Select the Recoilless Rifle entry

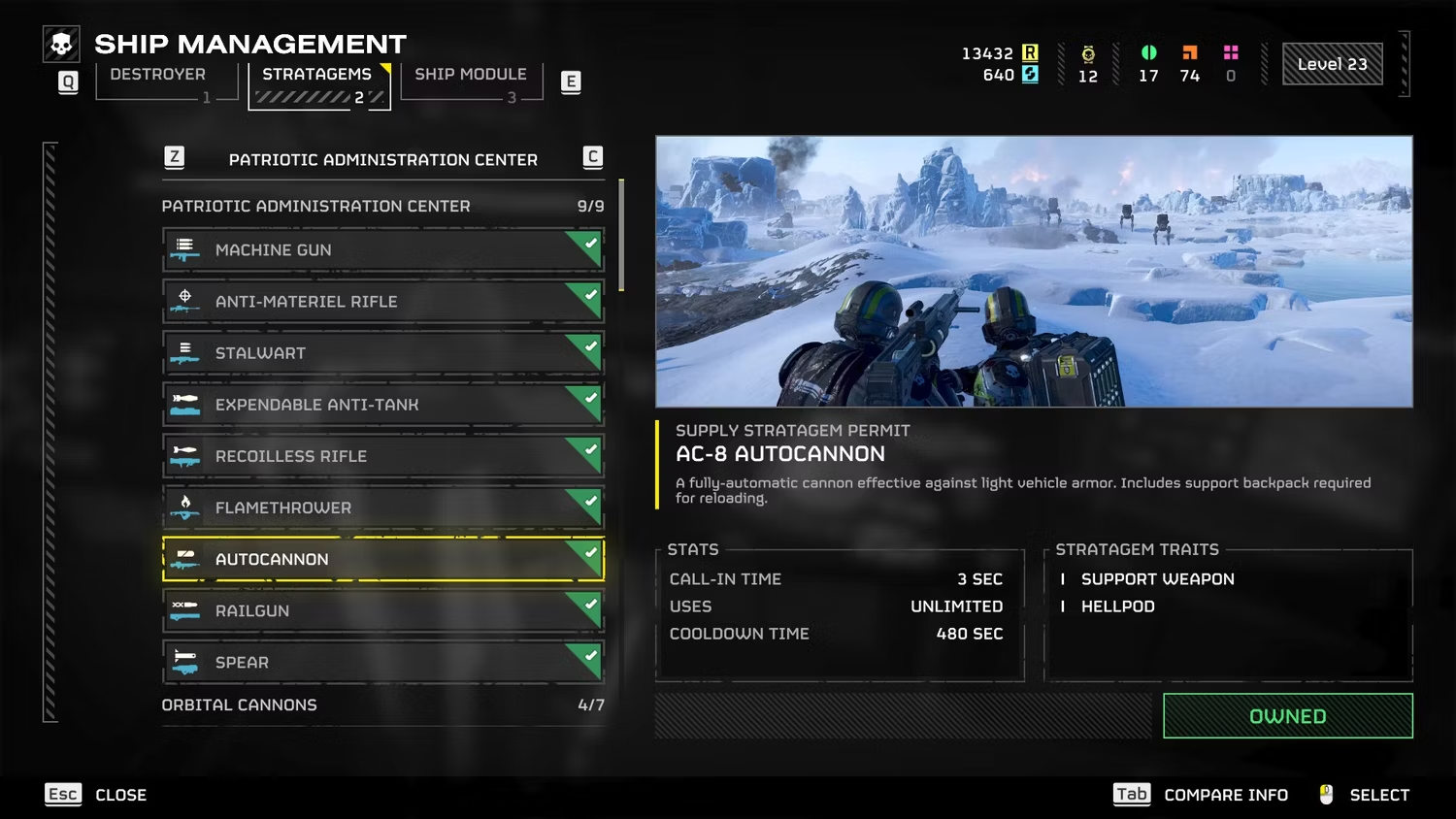(x=383, y=456)
